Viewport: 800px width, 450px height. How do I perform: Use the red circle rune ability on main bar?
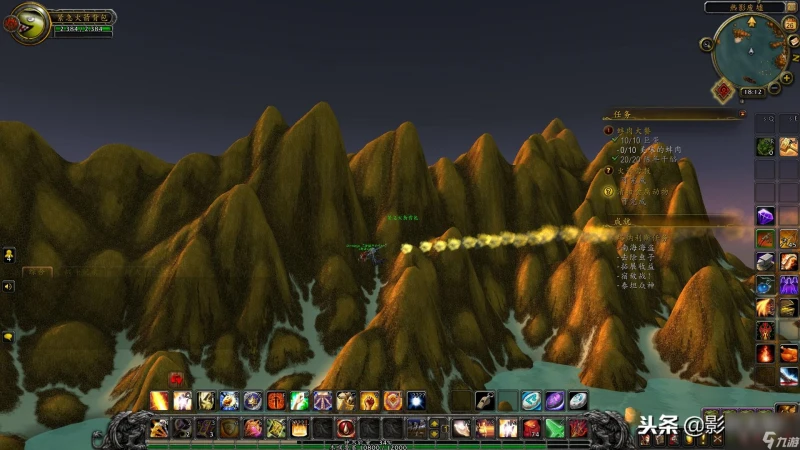click(x=346, y=428)
